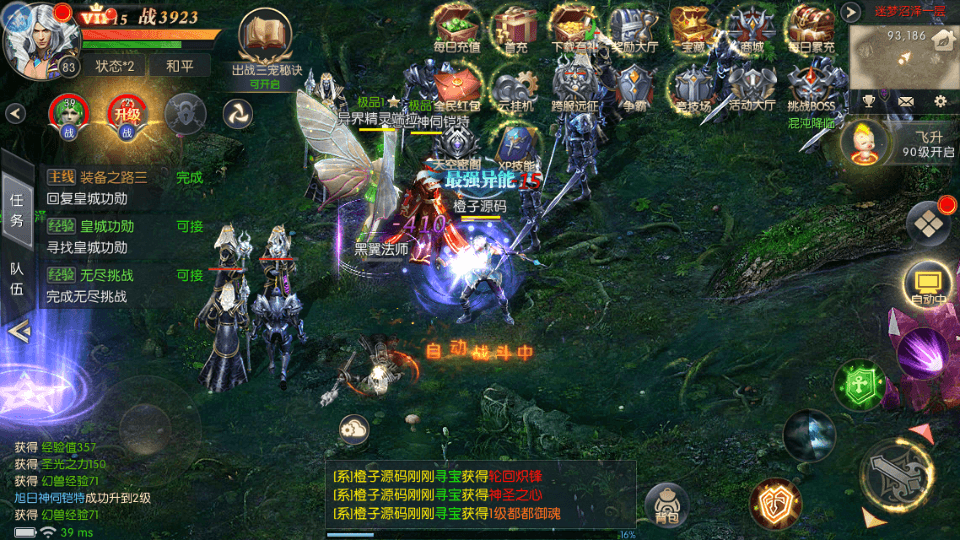Image resolution: width=960 pixels, height=540 pixels.
Task: Open the mail envelope icon
Action: (905, 101)
